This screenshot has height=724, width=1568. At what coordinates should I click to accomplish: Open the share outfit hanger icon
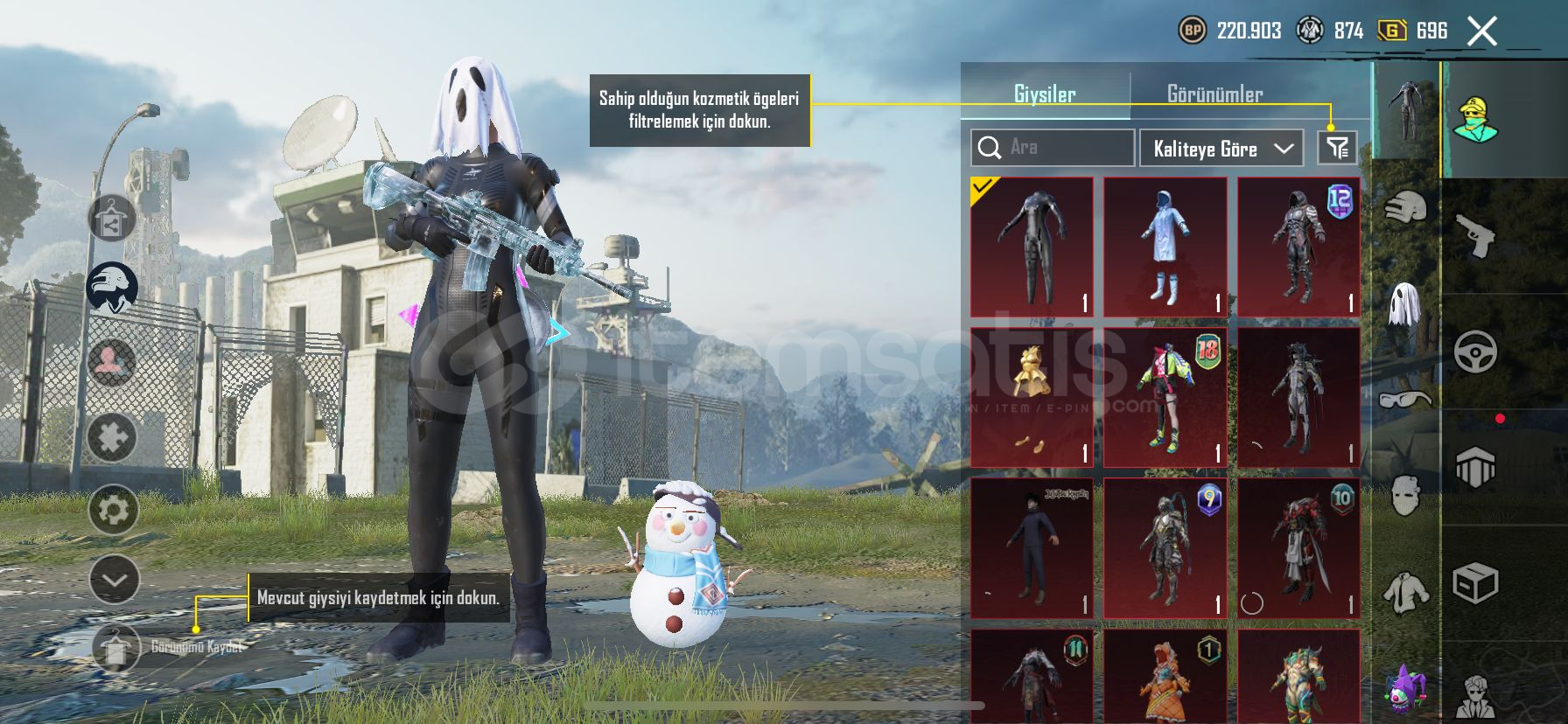[111, 219]
